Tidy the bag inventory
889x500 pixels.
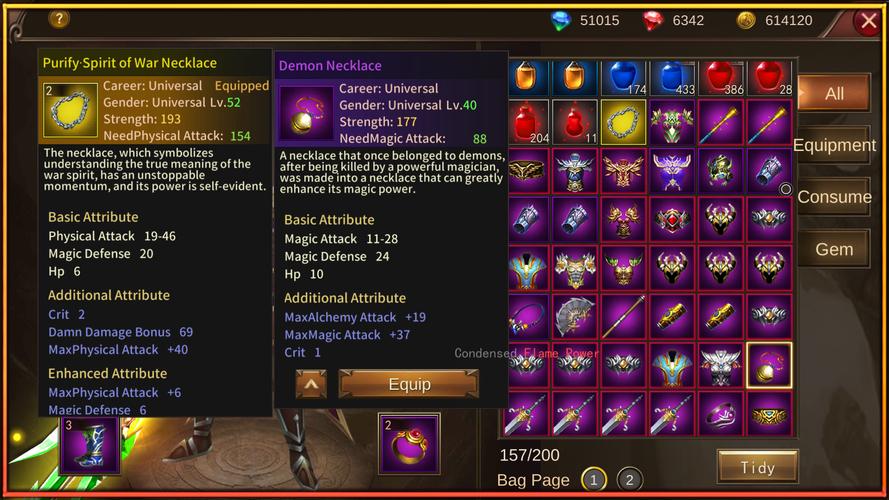(757, 467)
